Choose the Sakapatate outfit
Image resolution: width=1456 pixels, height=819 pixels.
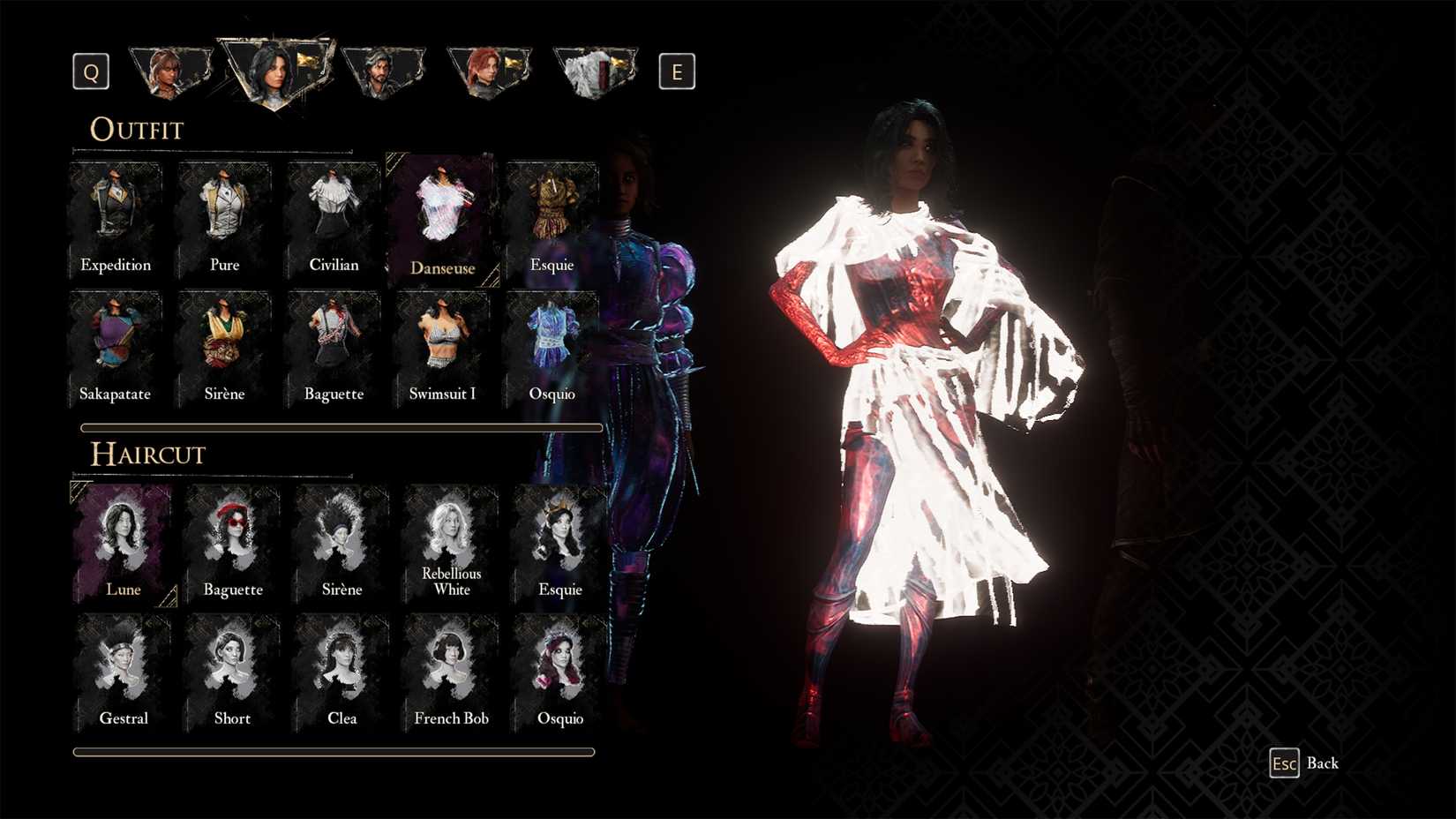pos(116,344)
